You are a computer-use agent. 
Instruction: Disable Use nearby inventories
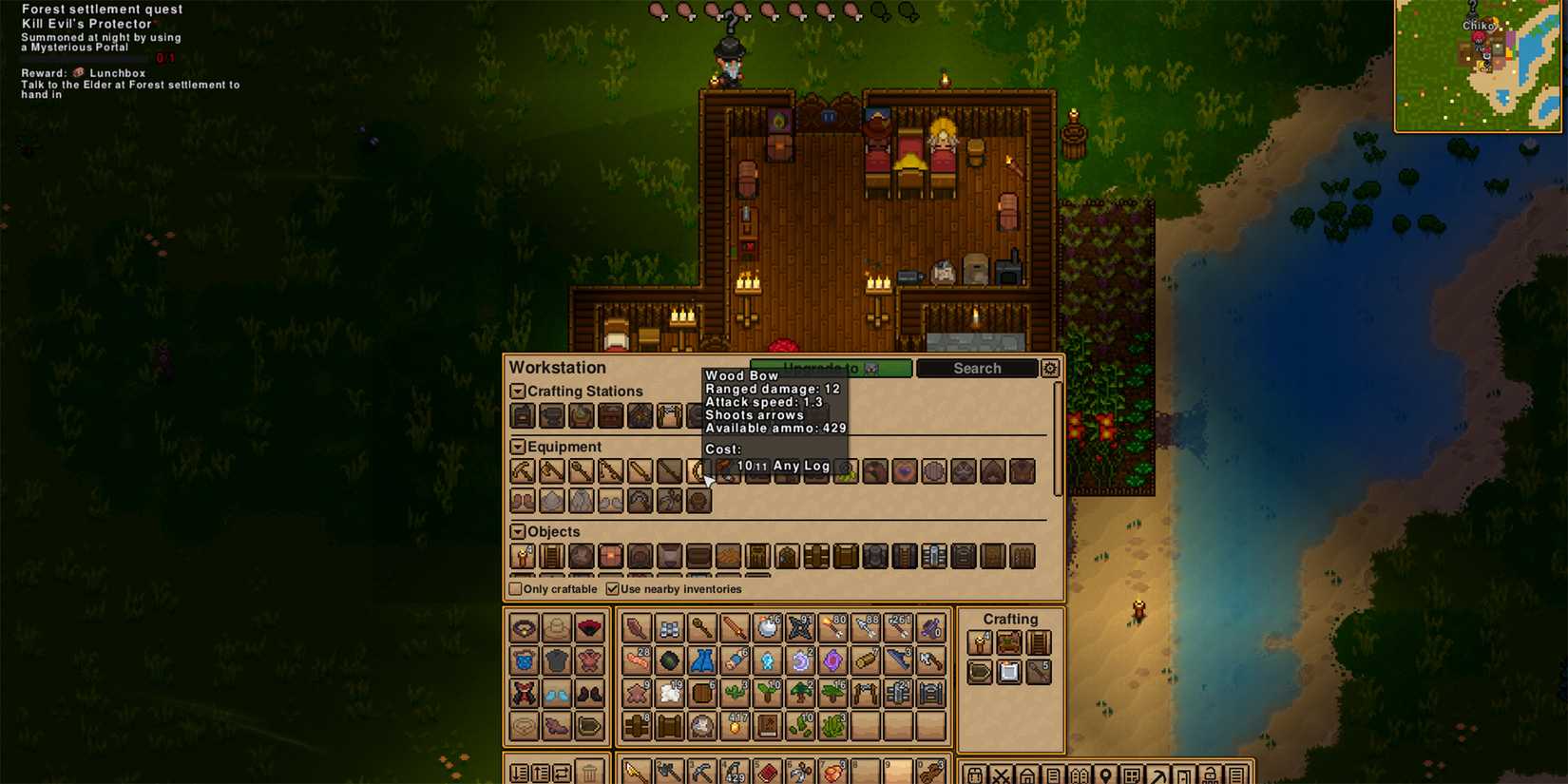[x=613, y=589]
